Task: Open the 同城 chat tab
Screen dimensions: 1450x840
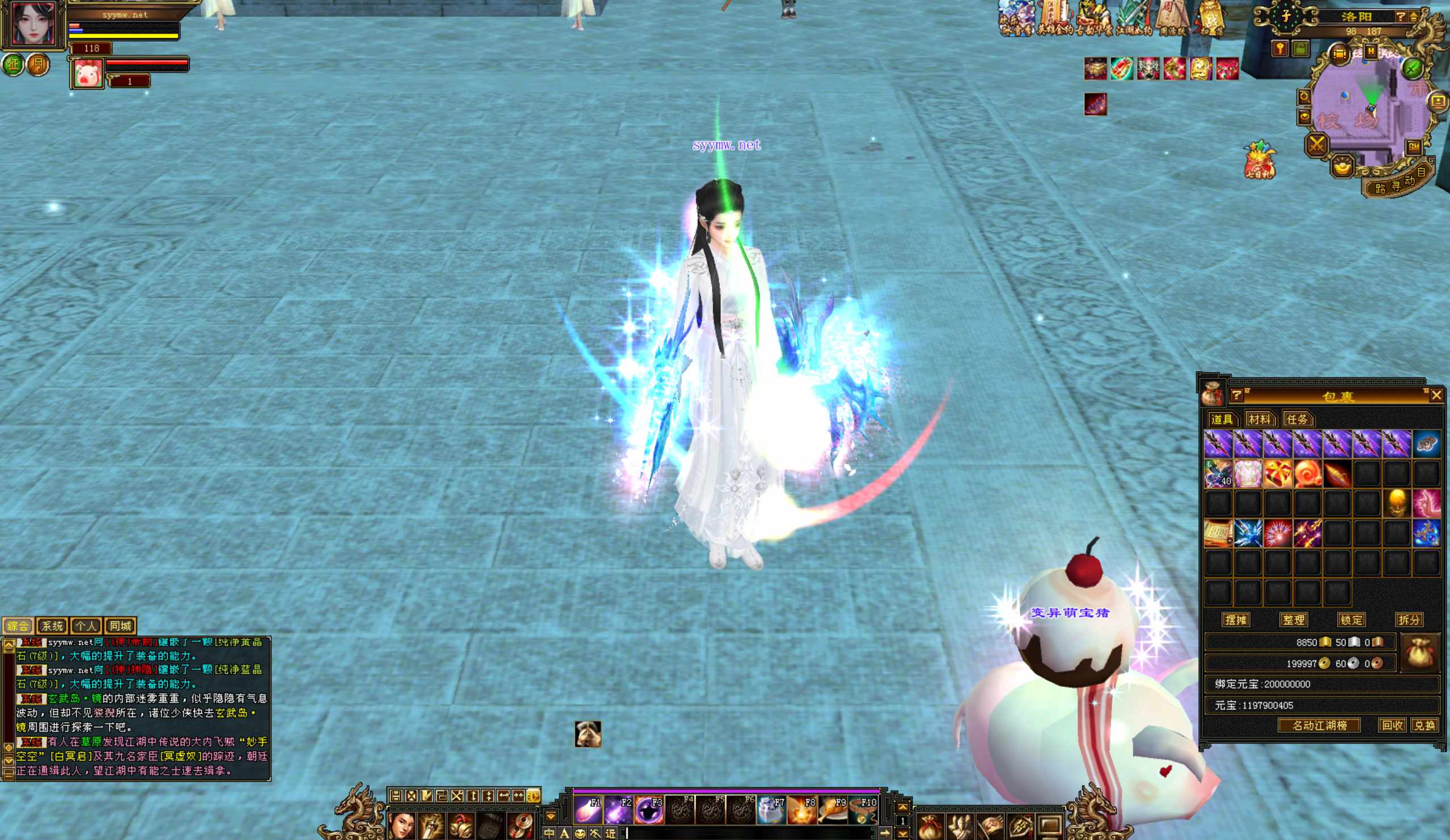Action: coord(120,626)
